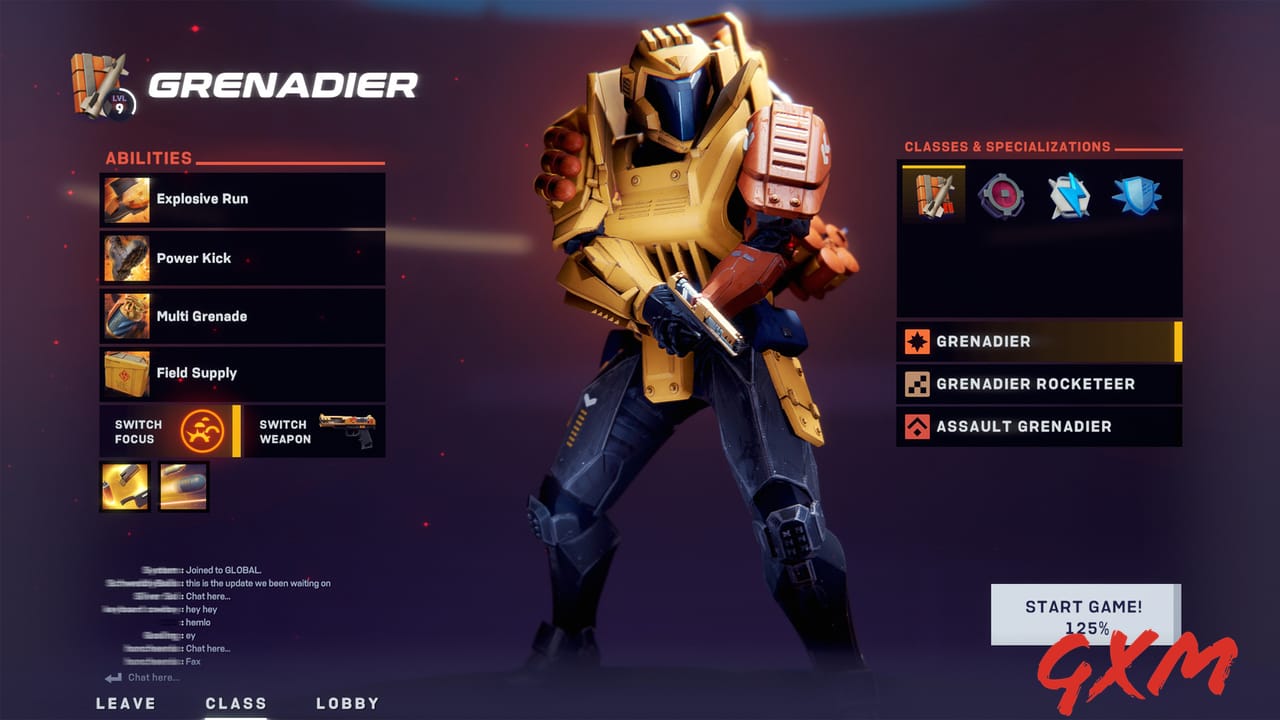Select the Grenadier class icon
This screenshot has width=1280, height=720.
936,198
